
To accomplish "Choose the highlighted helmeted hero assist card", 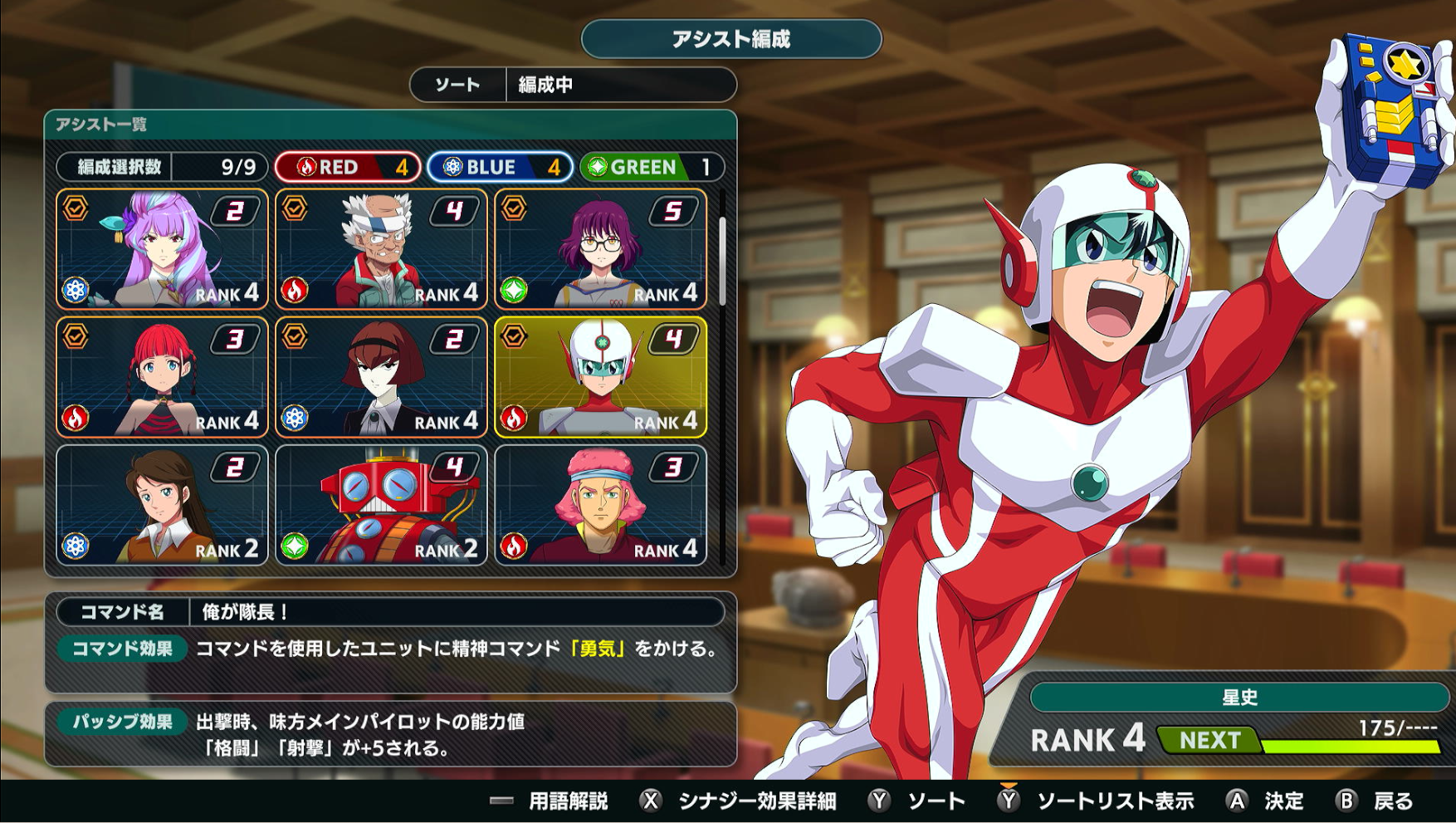I will click(x=600, y=377).
